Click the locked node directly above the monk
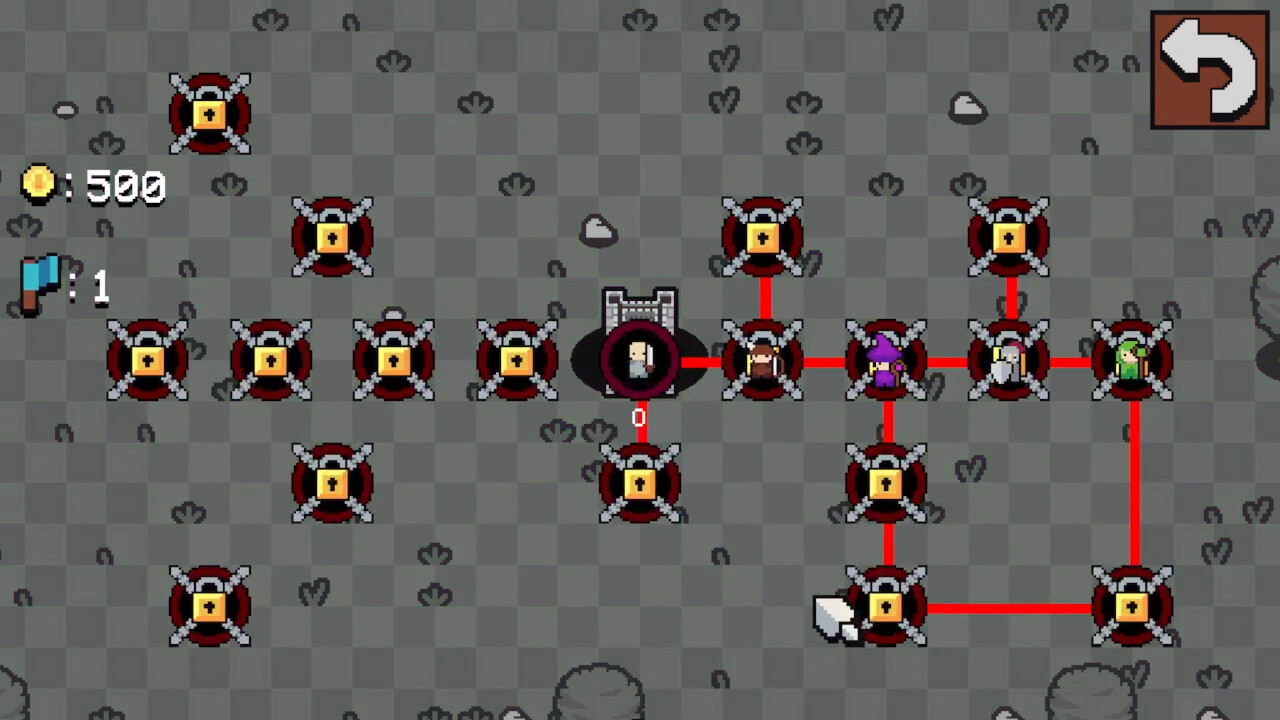1280x720 pixels. pos(762,236)
